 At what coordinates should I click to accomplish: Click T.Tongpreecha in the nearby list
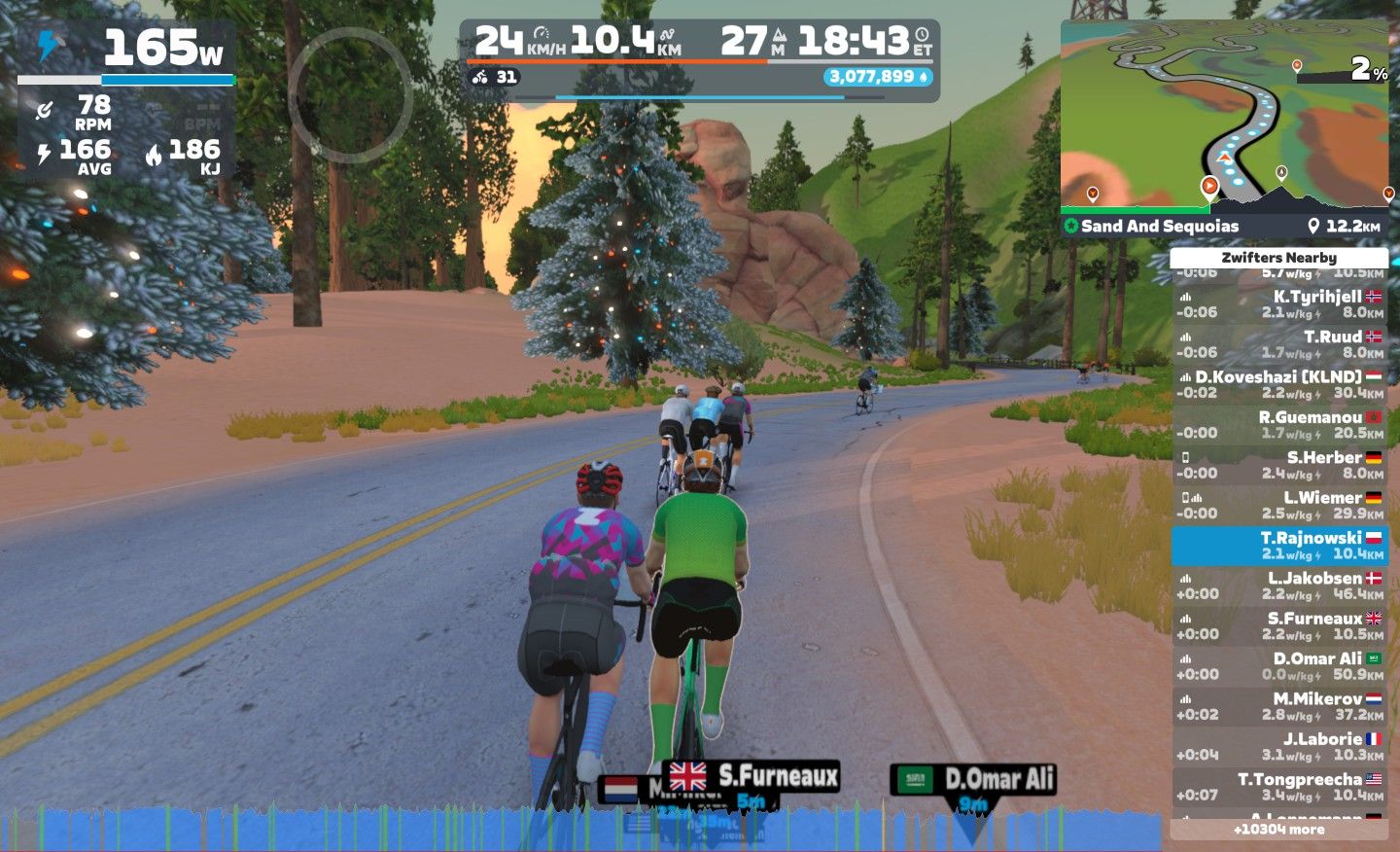1278,787
